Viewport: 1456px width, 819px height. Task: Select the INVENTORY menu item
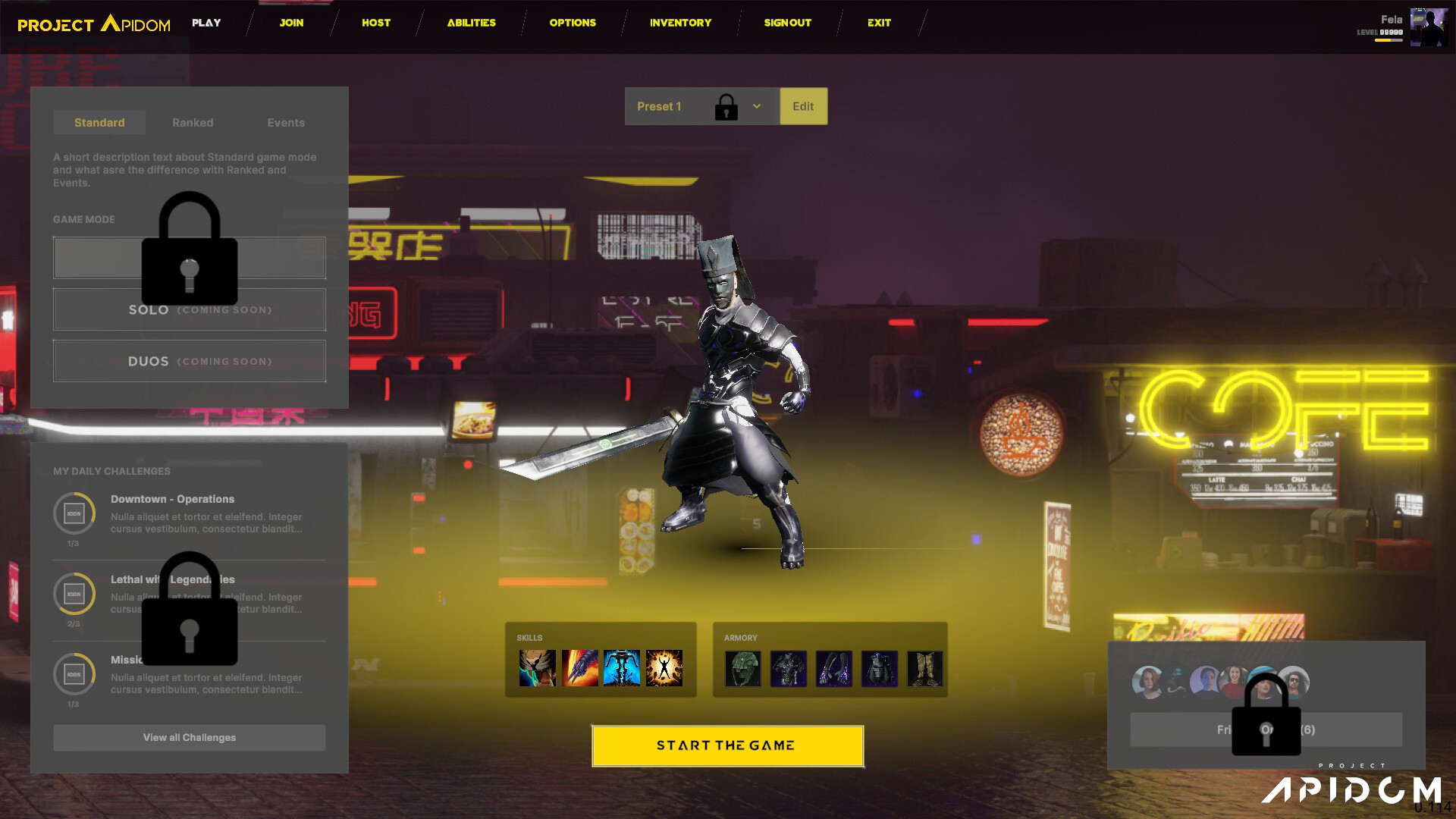[x=679, y=23]
